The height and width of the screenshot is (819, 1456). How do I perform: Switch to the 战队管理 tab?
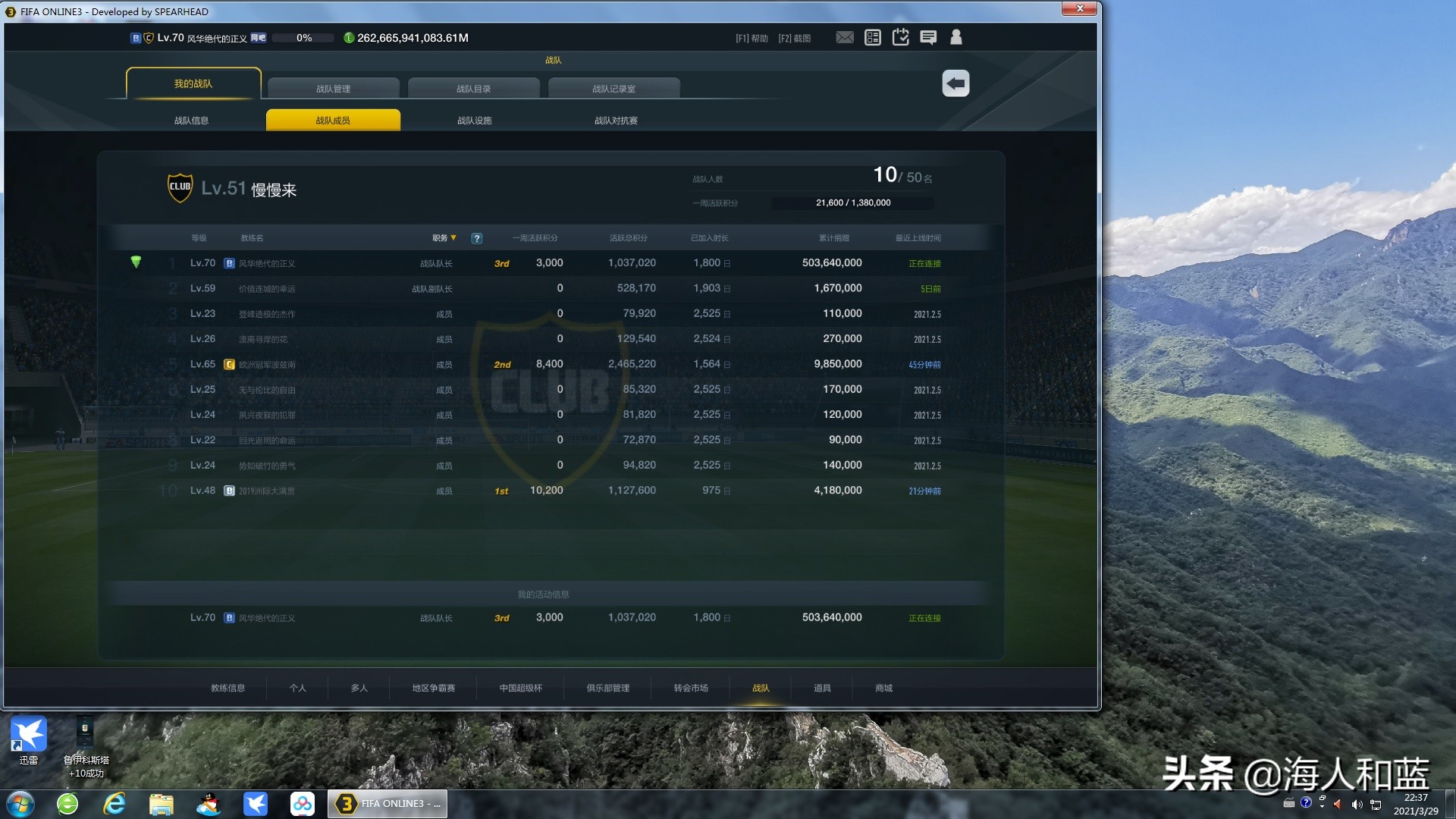coord(334,88)
